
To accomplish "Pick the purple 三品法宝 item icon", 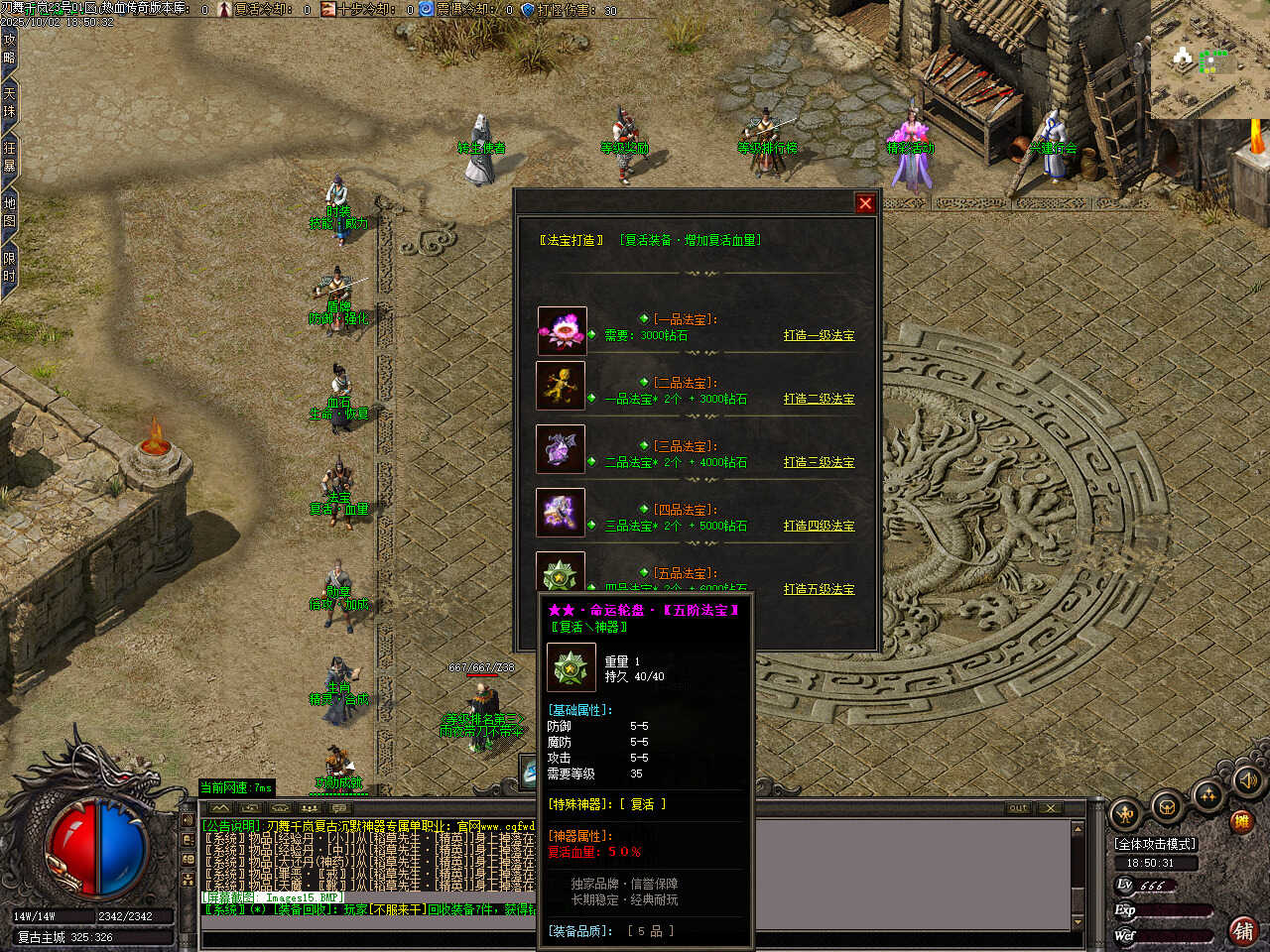I will coord(561,449).
